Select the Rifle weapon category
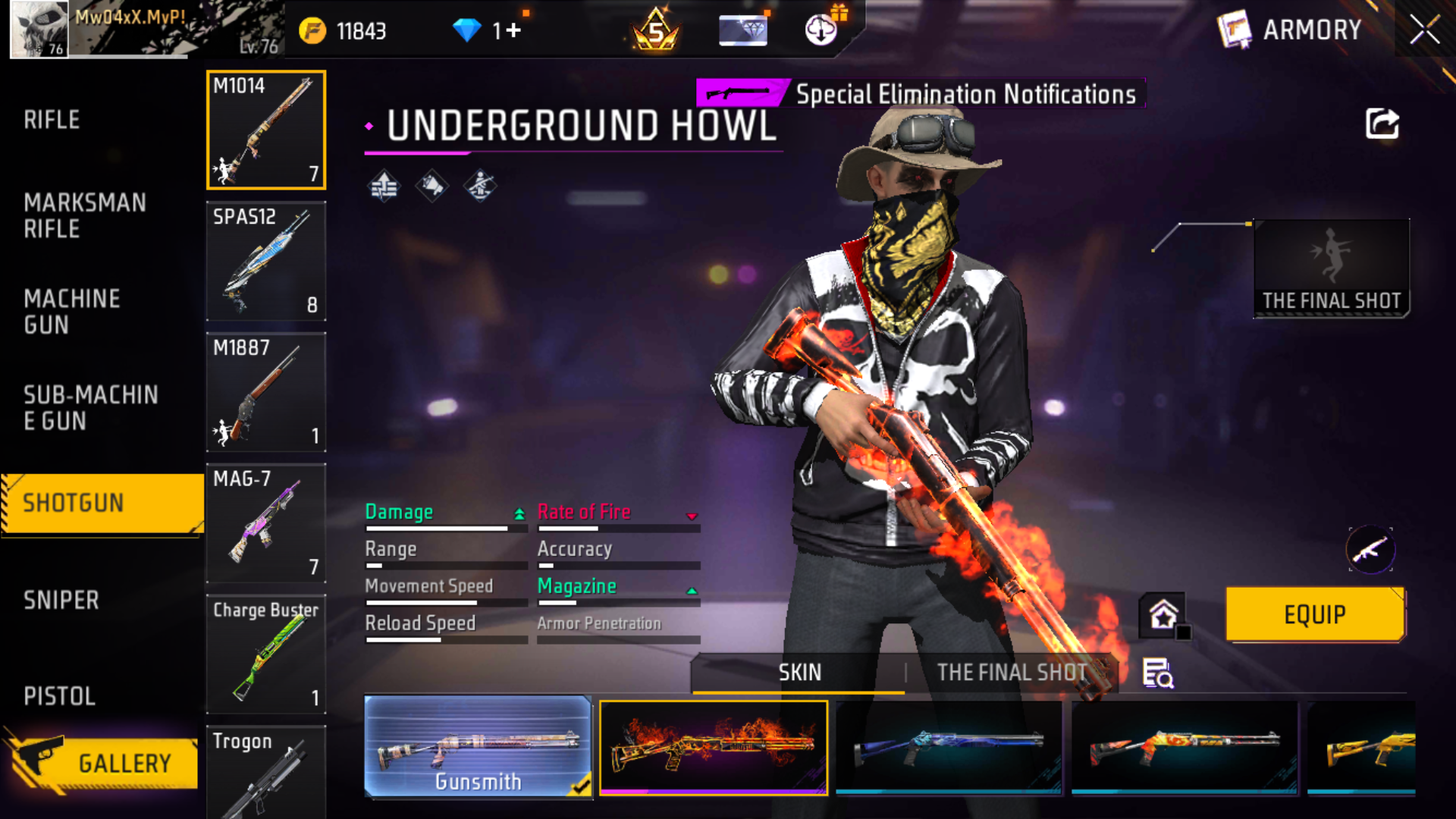 click(x=52, y=120)
